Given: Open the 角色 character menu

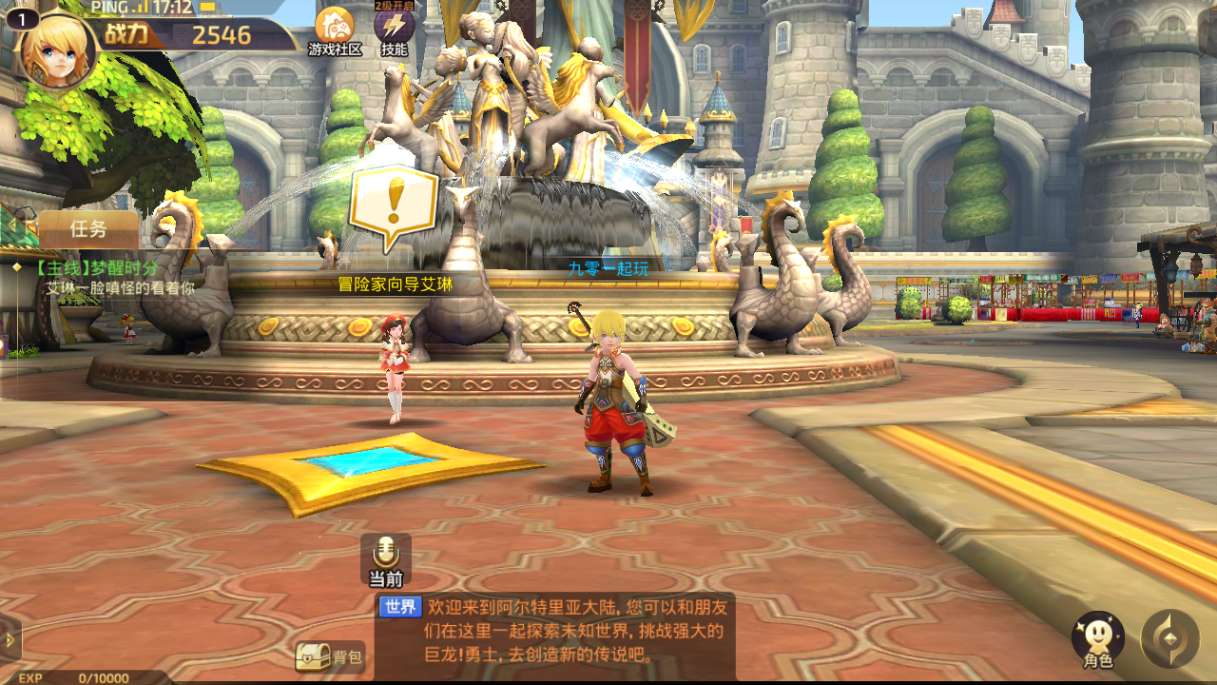Looking at the screenshot, I should click(1097, 638).
